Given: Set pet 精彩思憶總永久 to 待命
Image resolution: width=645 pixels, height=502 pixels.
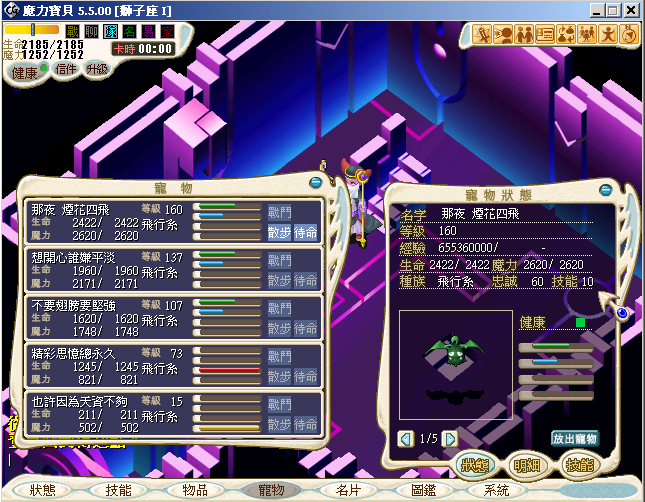Looking at the screenshot, I should click(x=306, y=376).
